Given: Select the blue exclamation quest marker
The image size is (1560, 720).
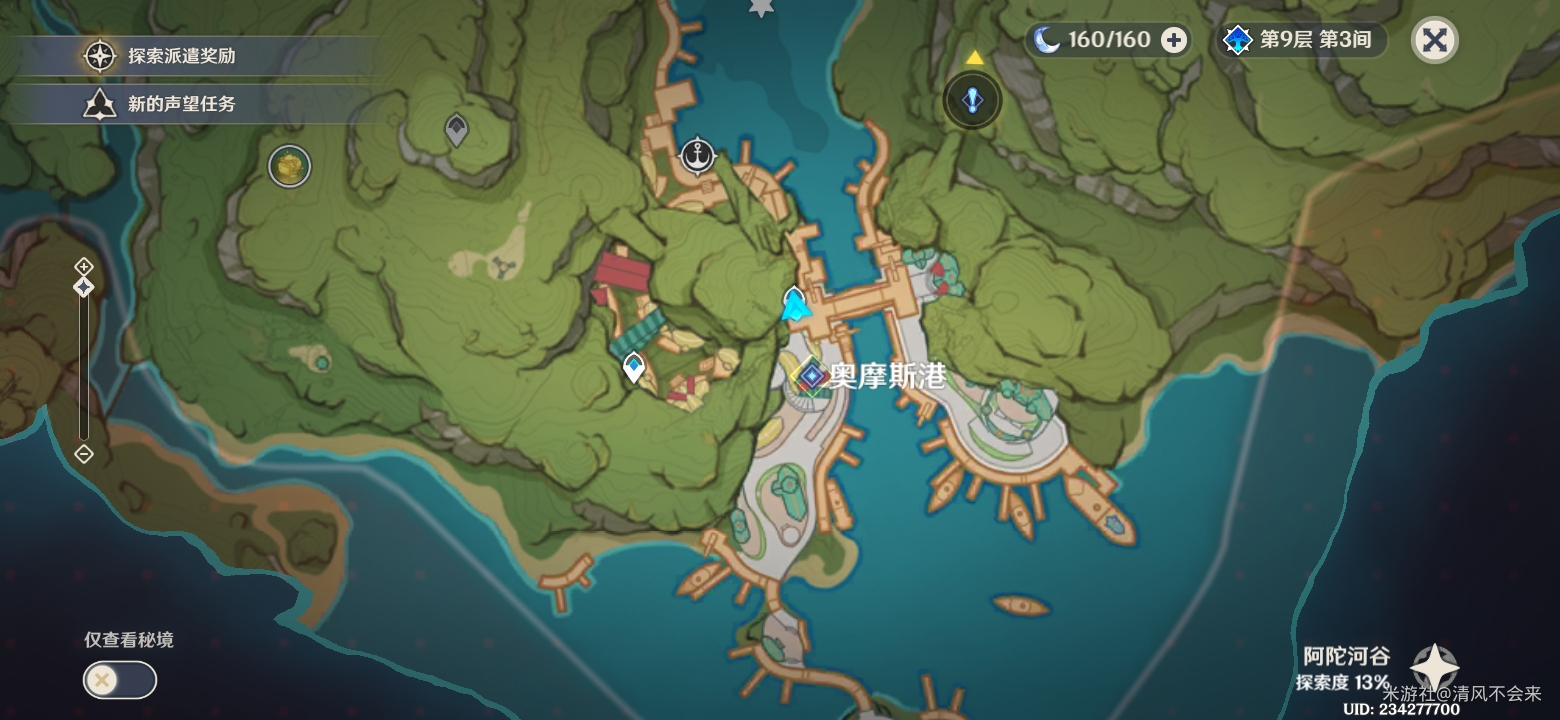Looking at the screenshot, I should [x=971, y=99].
